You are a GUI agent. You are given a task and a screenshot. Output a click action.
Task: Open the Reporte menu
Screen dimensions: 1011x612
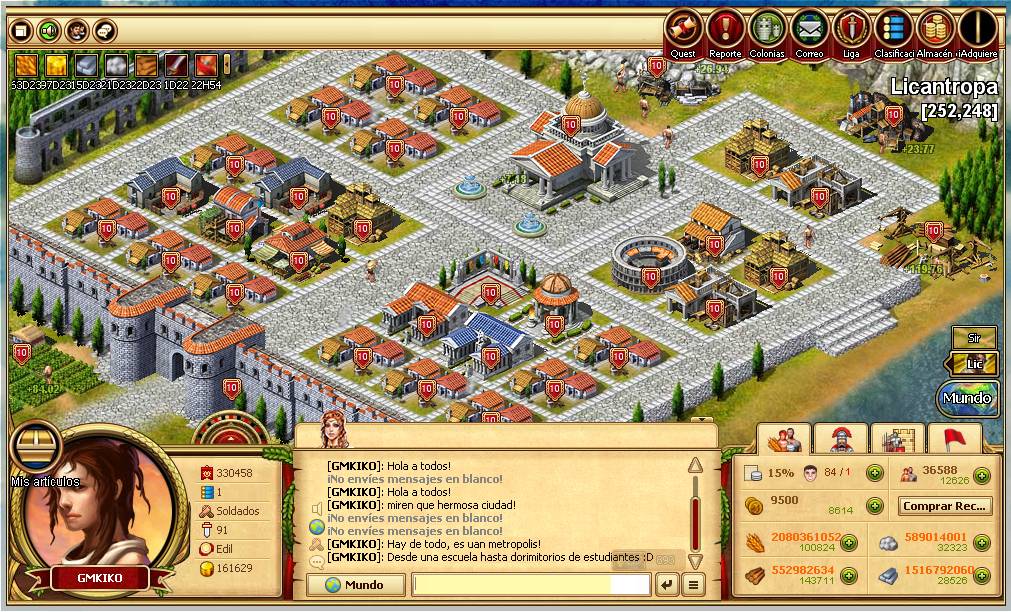click(725, 28)
